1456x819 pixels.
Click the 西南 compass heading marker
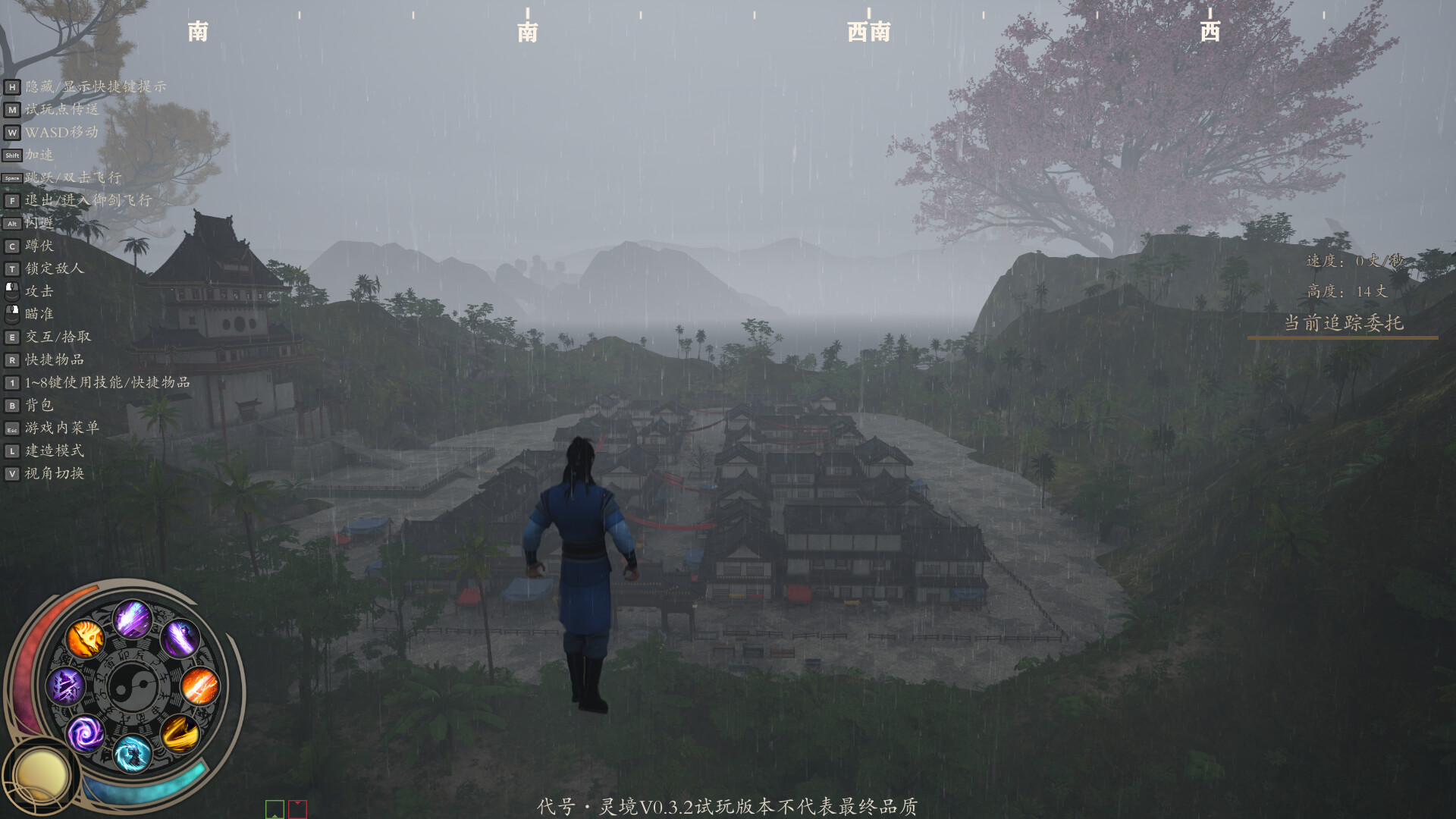pyautogui.click(x=868, y=32)
